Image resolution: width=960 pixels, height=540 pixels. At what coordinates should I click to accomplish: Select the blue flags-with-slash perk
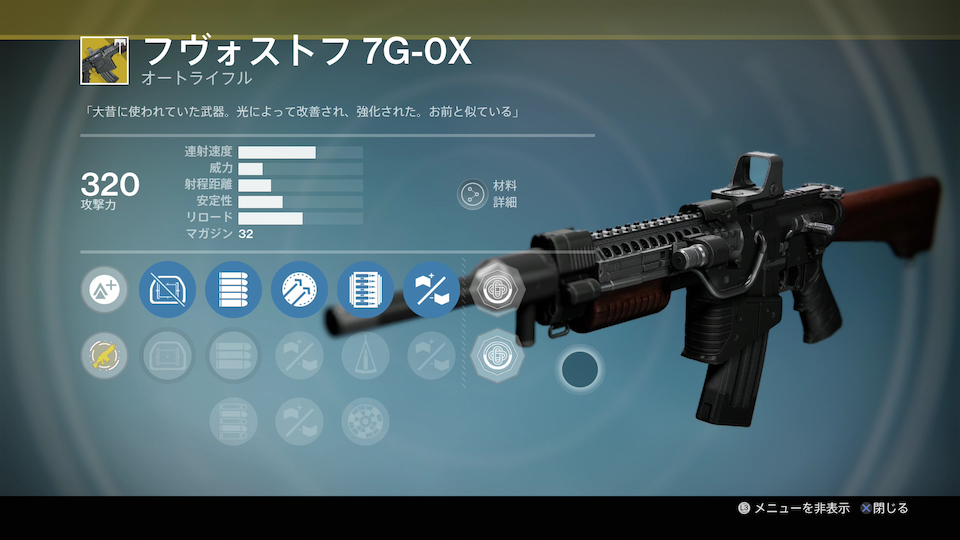[x=431, y=291]
